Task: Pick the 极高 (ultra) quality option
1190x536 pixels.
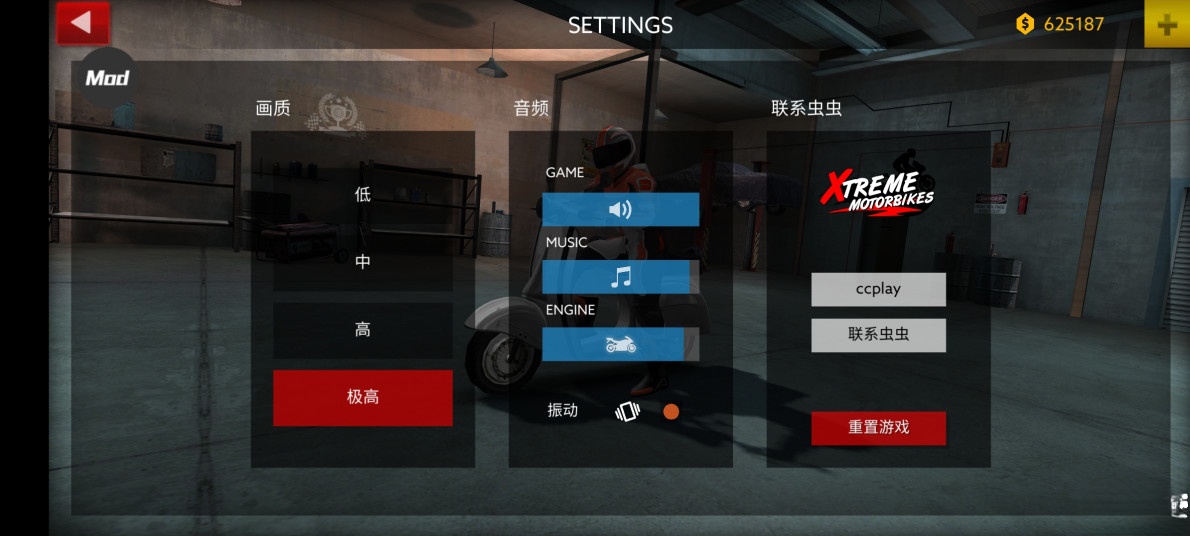Action: (362, 397)
